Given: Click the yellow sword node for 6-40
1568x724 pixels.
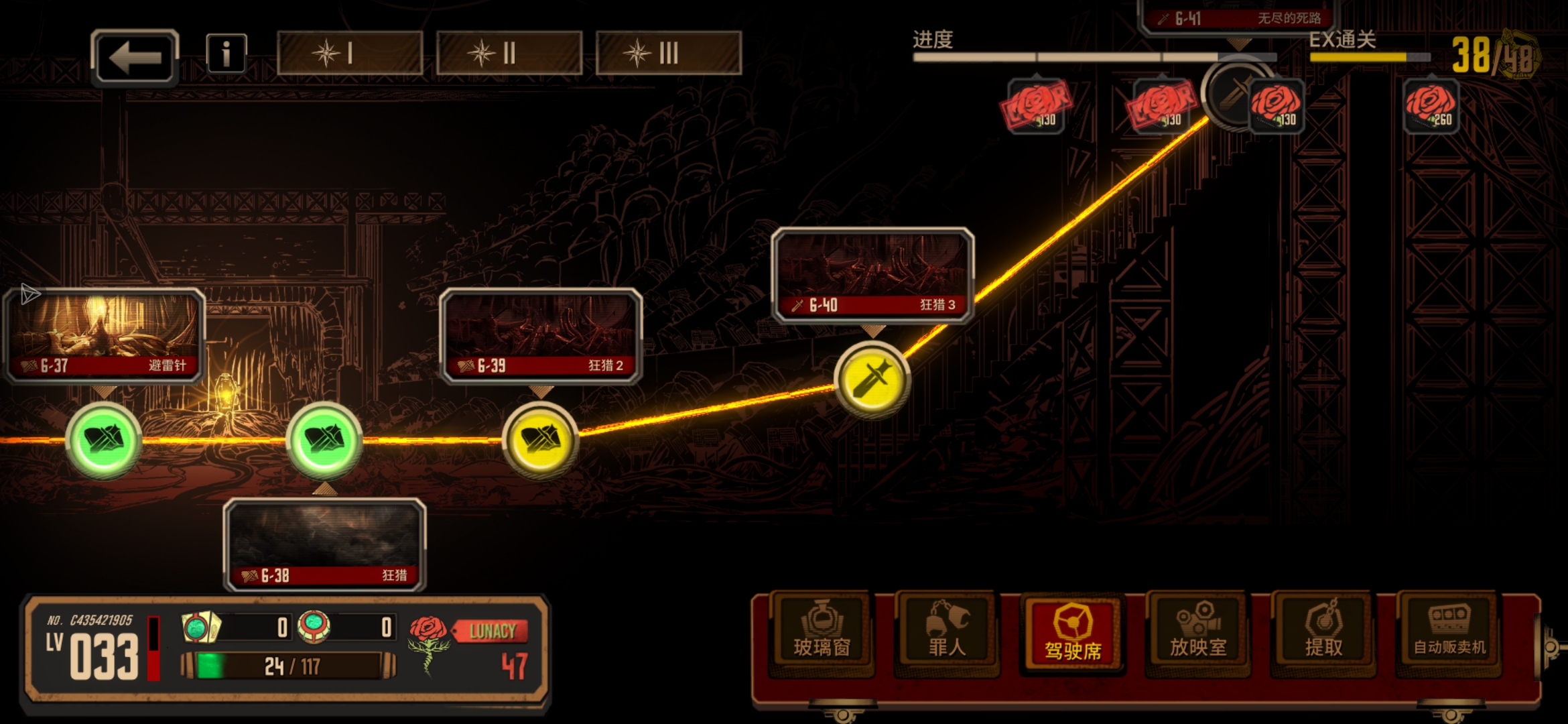Looking at the screenshot, I should pos(872,380).
